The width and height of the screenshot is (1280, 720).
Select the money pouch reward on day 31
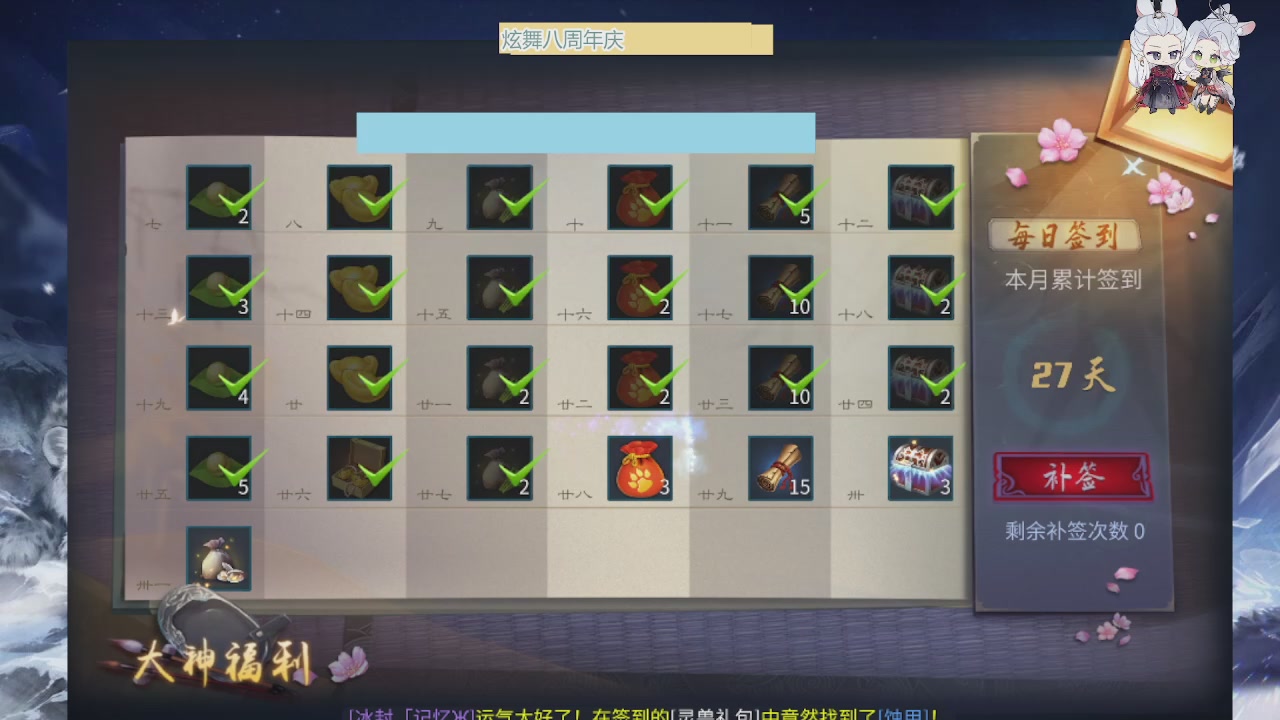pyautogui.click(x=219, y=558)
